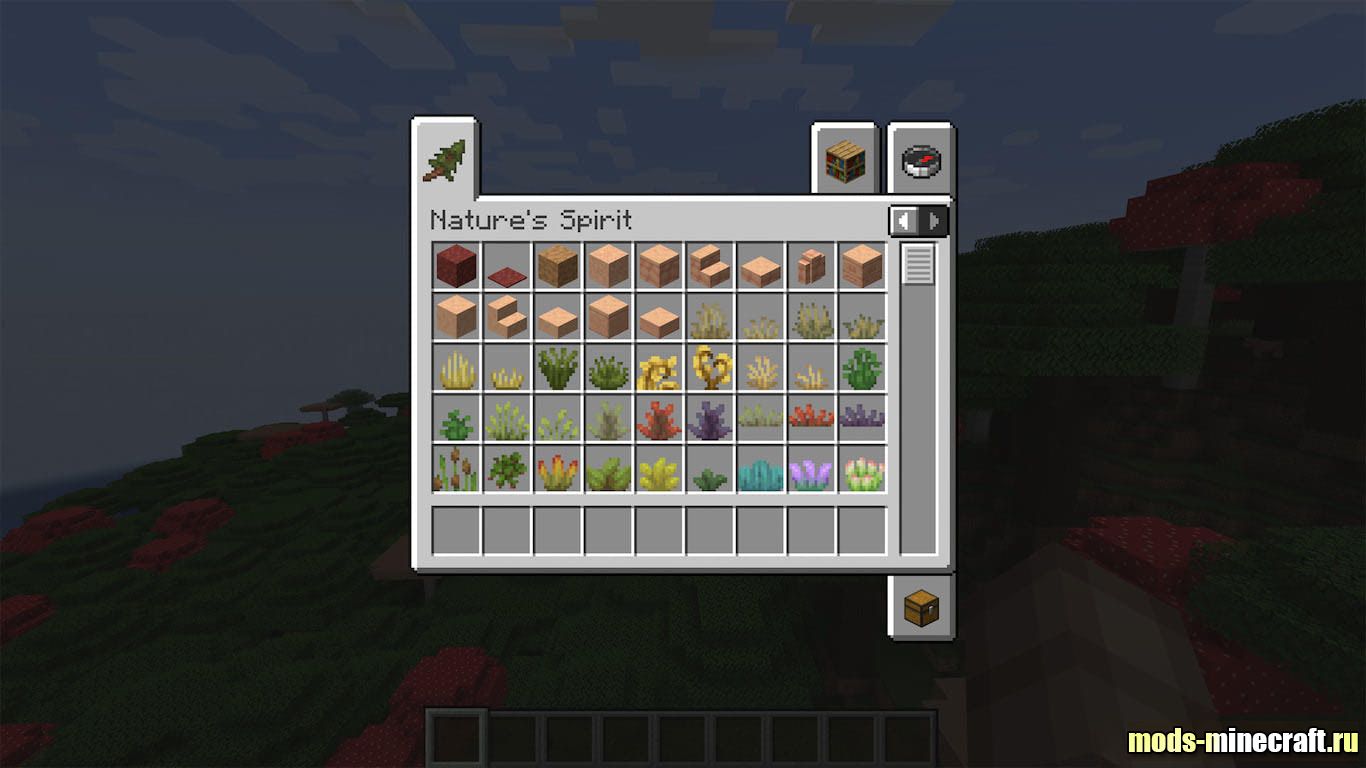This screenshot has height=768, width=1366.
Task: Open the mods-minecraft.ru watermark link
Action: (x=1242, y=741)
